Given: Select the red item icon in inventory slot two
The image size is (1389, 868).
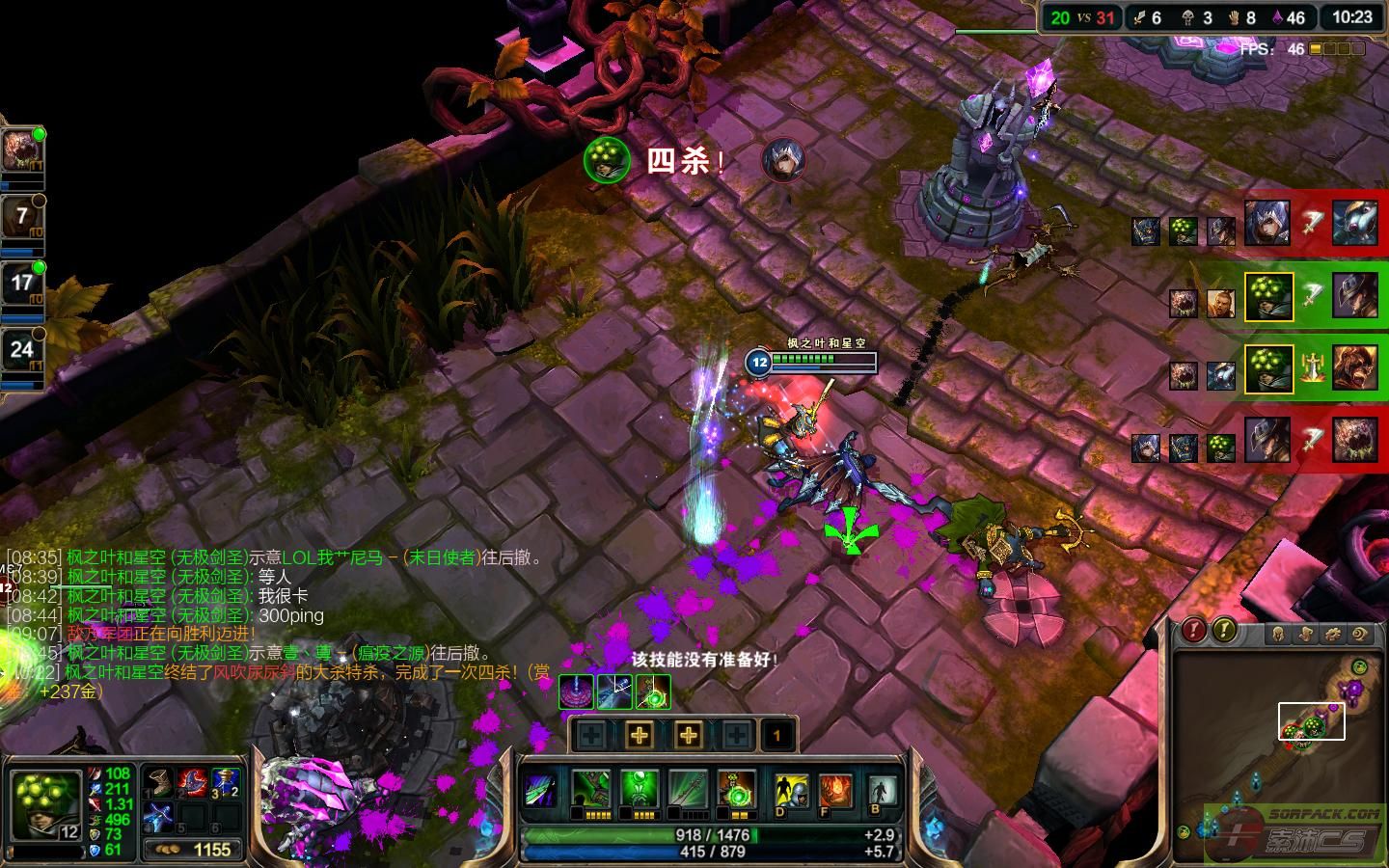Looking at the screenshot, I should click(x=192, y=782).
